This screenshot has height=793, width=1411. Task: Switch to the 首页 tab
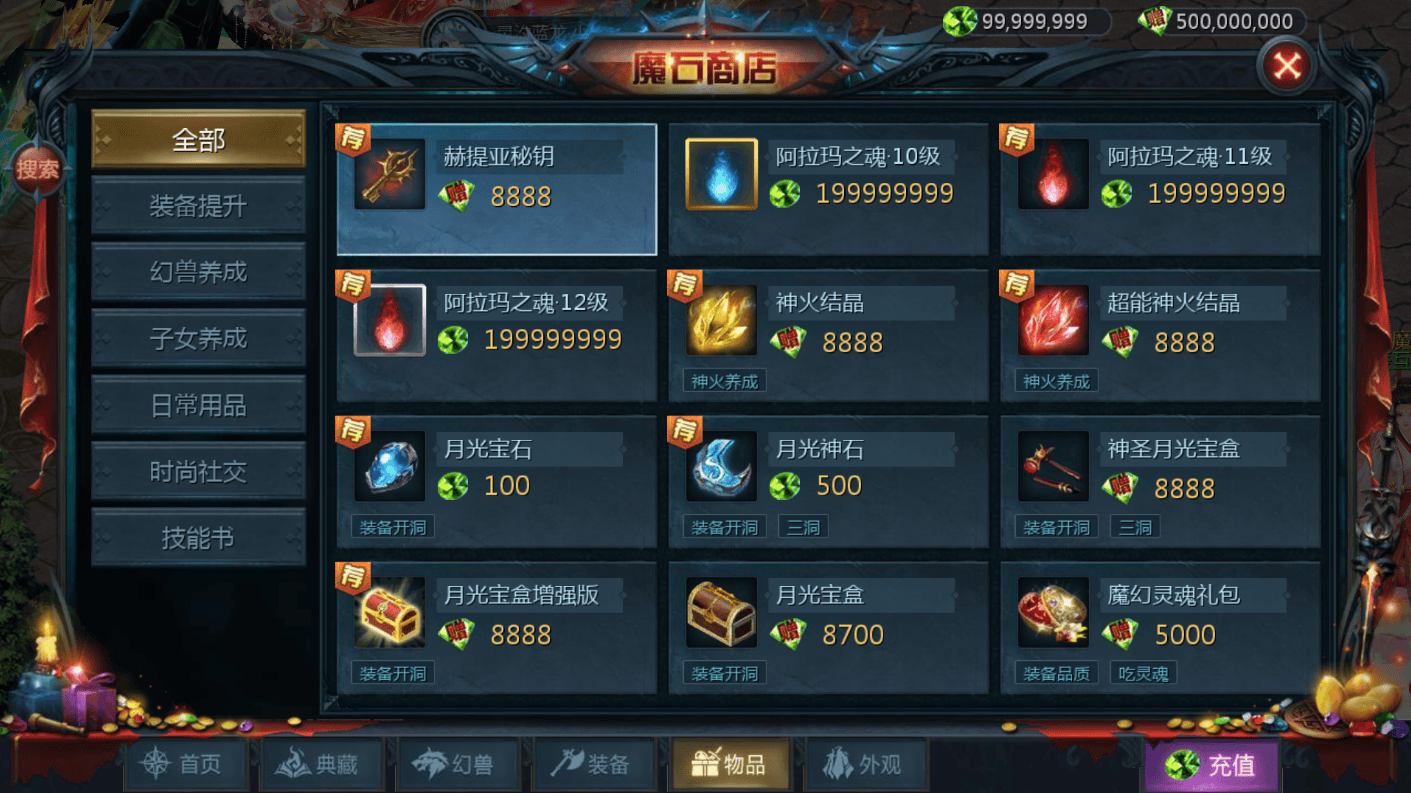tap(186, 763)
